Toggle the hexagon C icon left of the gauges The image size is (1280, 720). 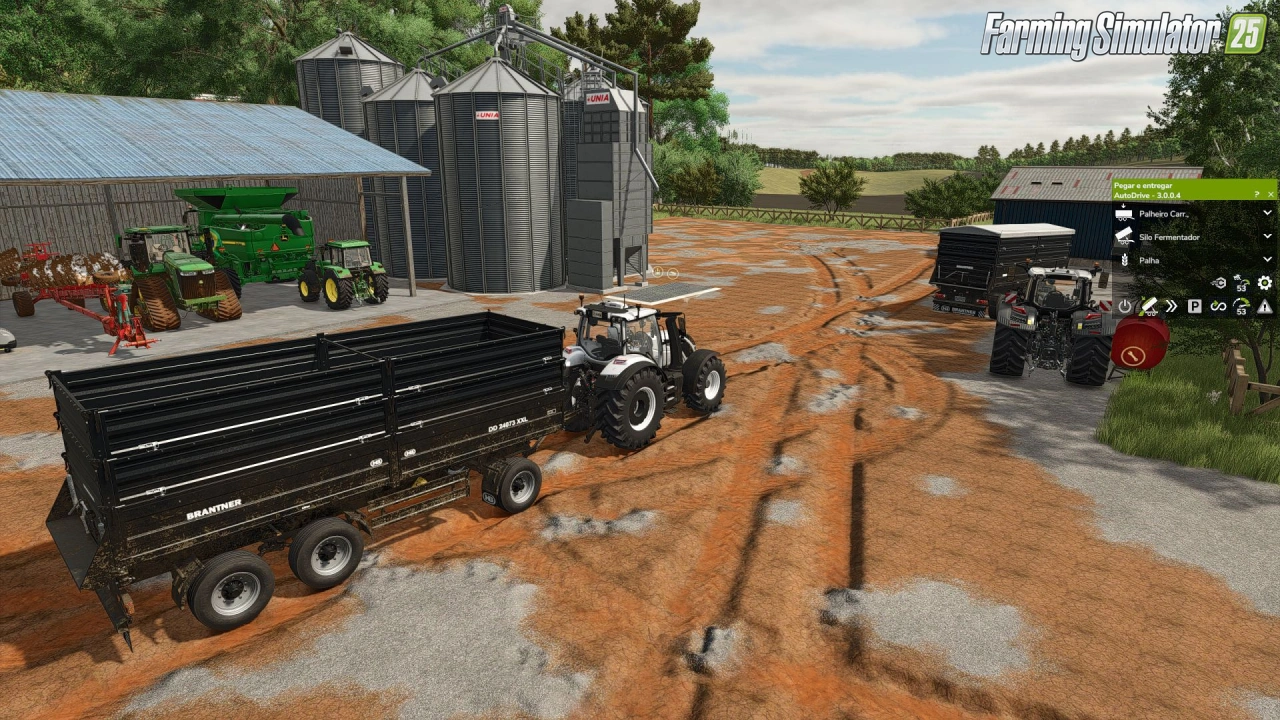1218,283
